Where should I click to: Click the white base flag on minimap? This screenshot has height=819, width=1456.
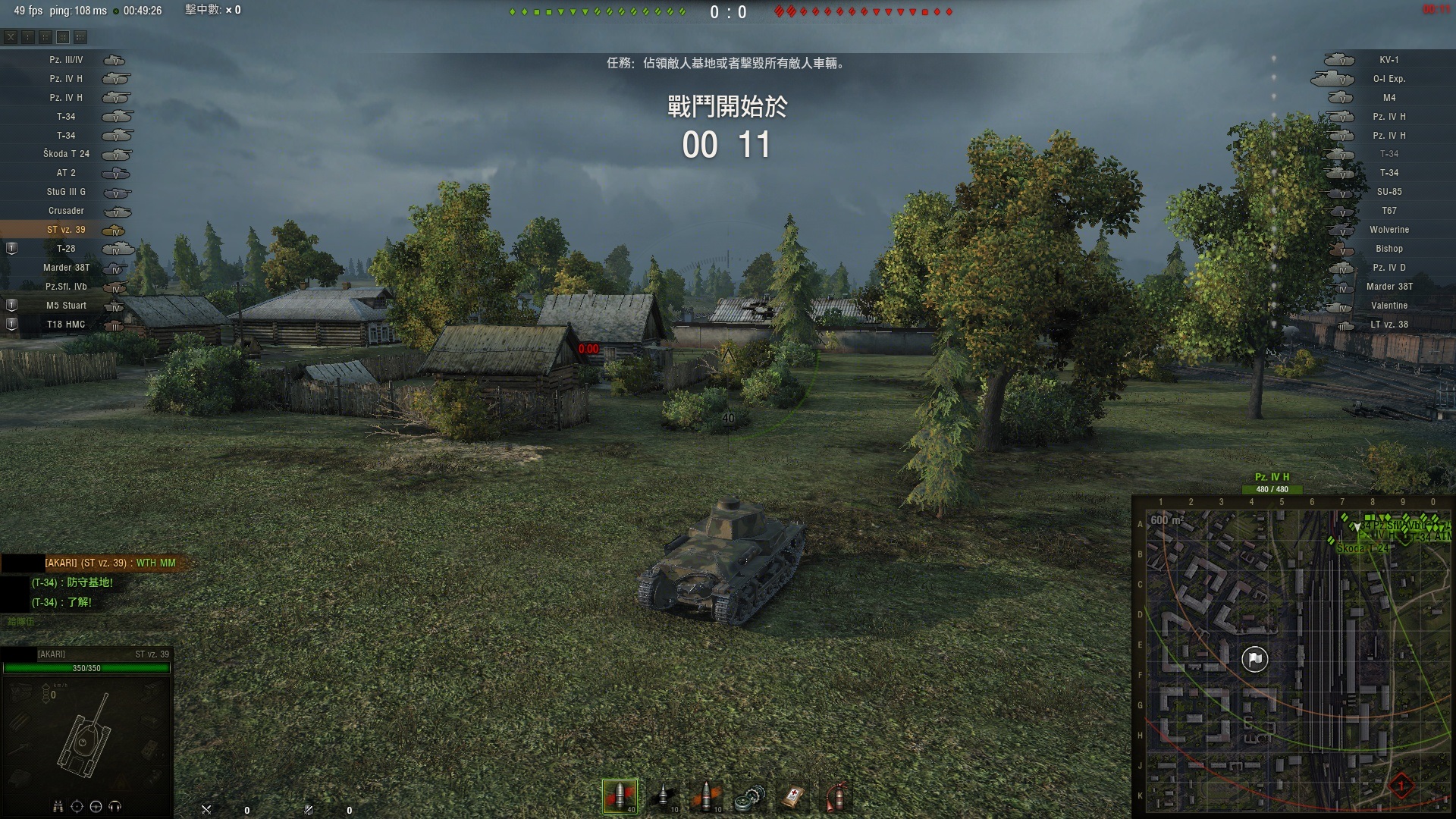[1255, 659]
